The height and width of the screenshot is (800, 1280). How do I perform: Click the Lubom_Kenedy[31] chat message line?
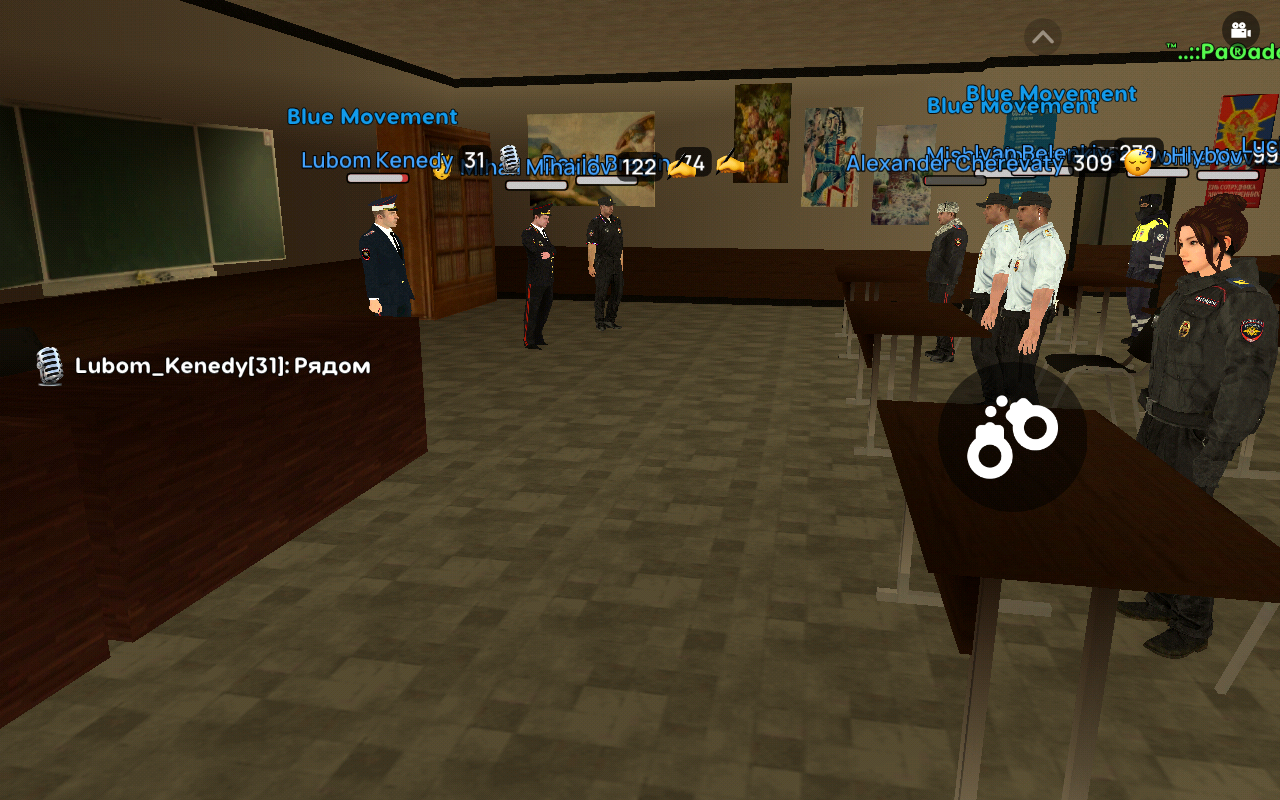click(x=222, y=366)
